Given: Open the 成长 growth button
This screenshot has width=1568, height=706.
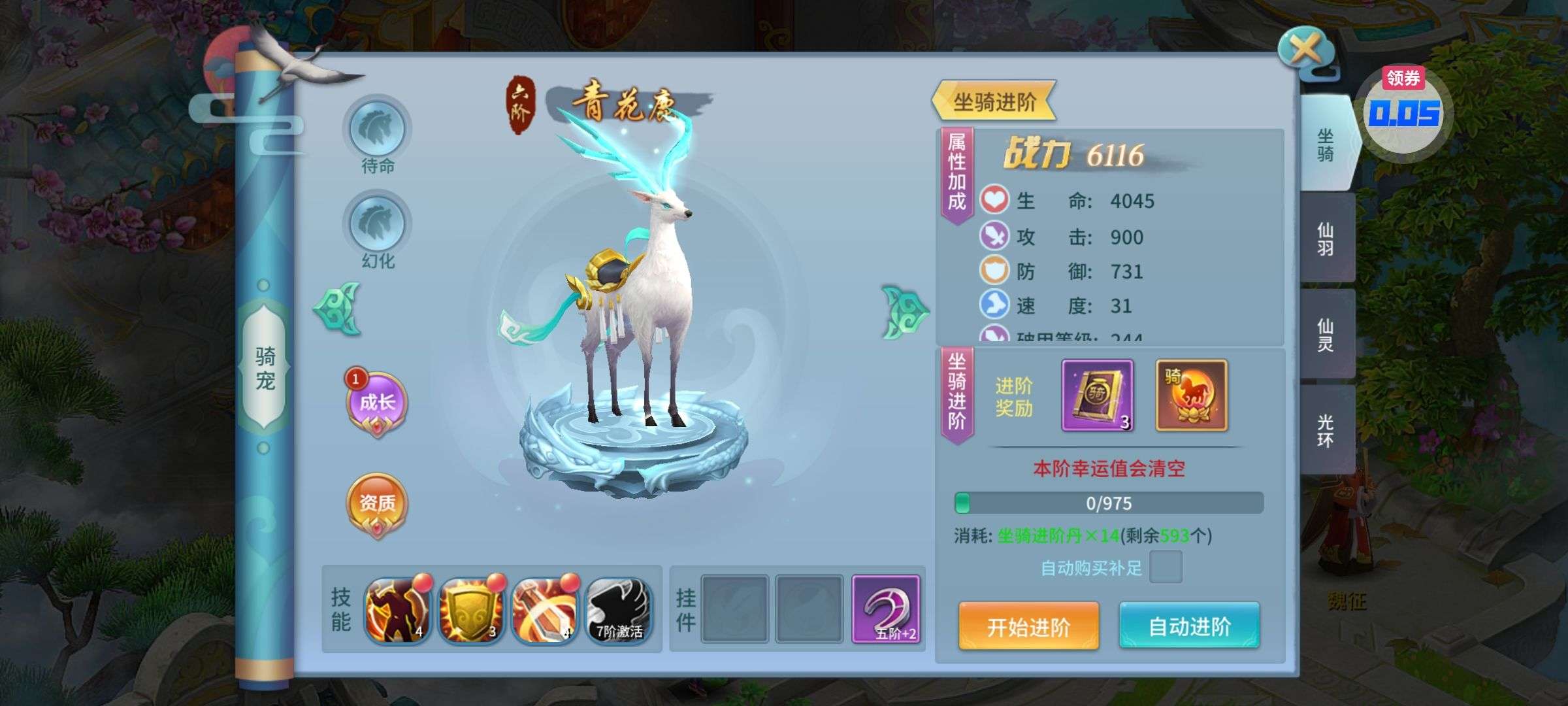Looking at the screenshot, I should [376, 402].
